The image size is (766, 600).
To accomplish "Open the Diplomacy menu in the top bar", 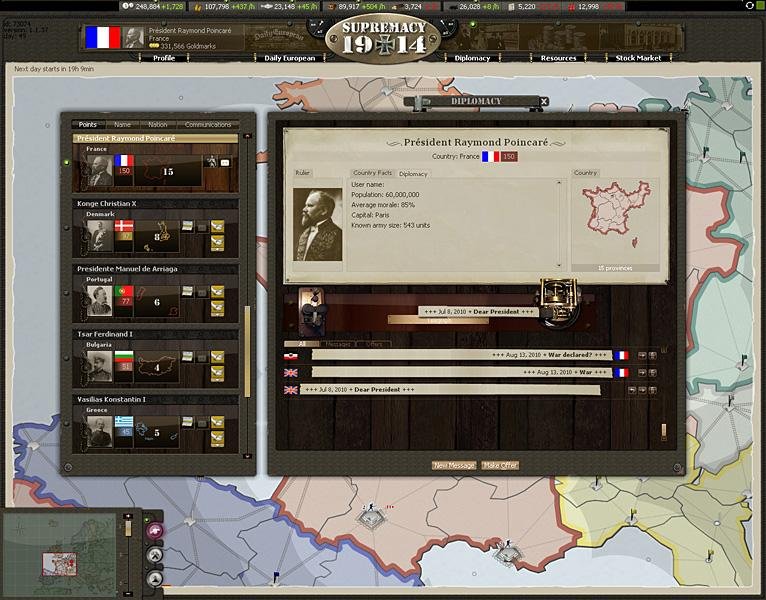I will [x=472, y=58].
